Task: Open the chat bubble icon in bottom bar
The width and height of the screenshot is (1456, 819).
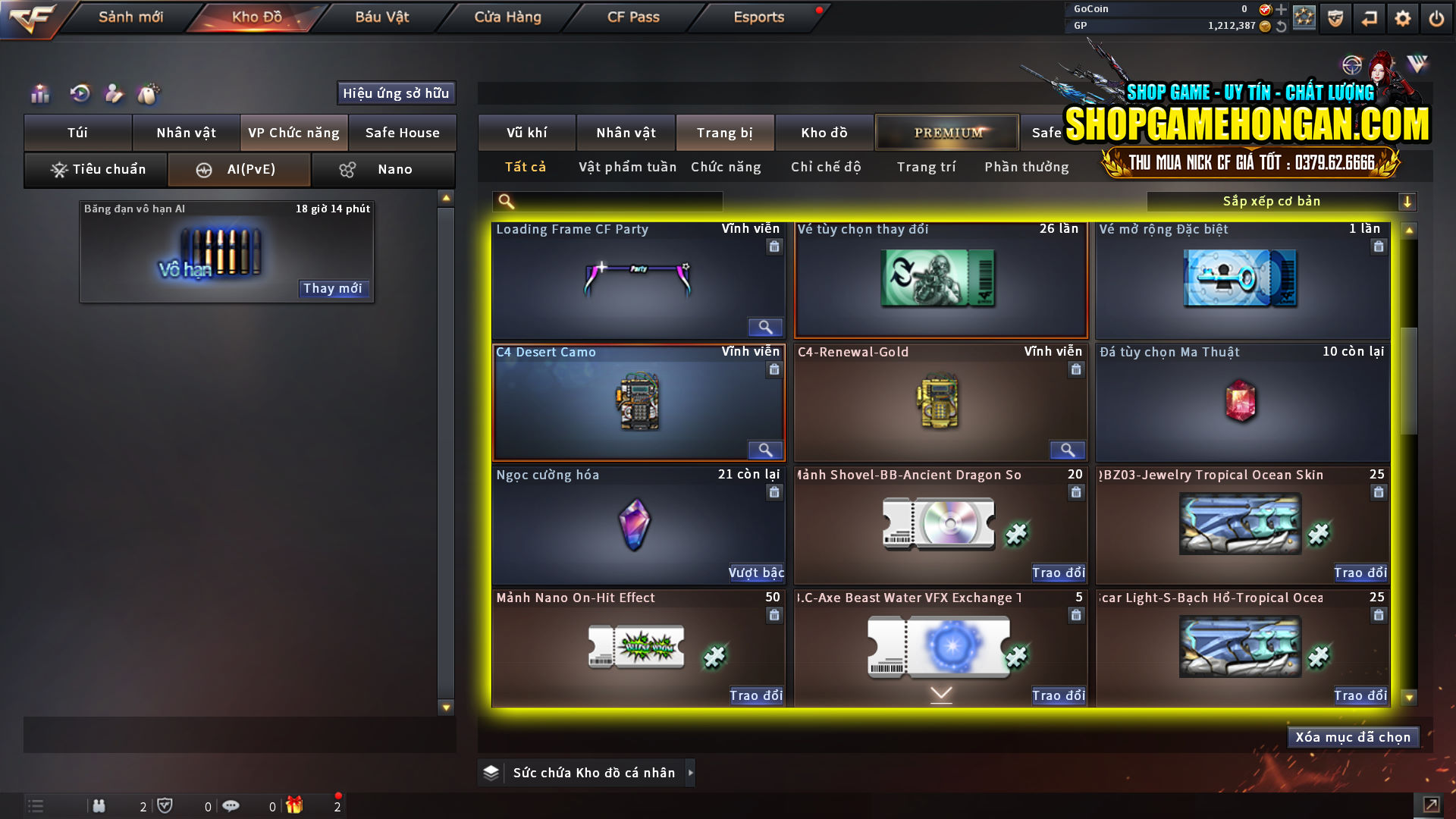Action: [231, 806]
